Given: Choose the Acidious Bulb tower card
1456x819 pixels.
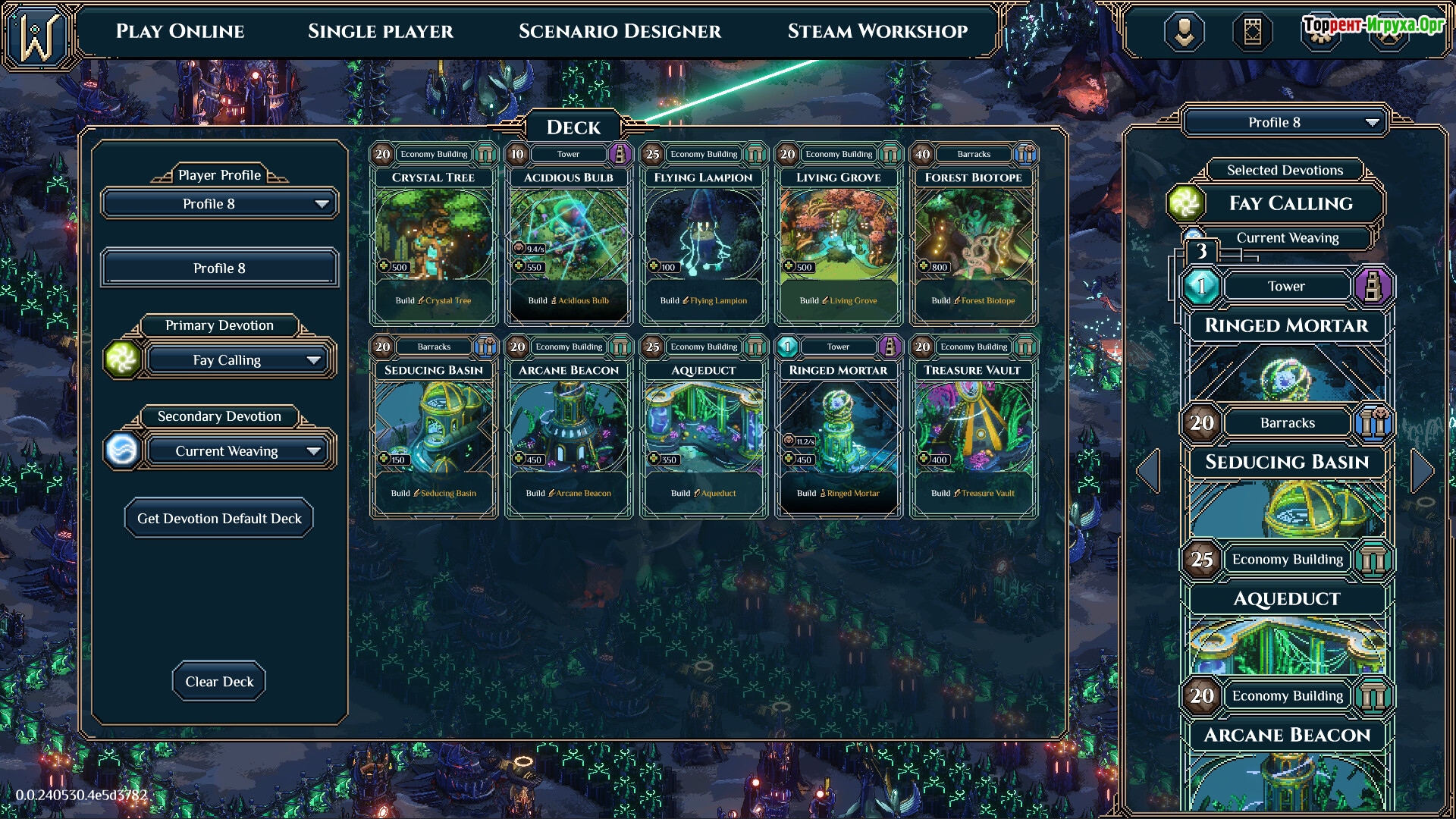Looking at the screenshot, I should (x=569, y=235).
